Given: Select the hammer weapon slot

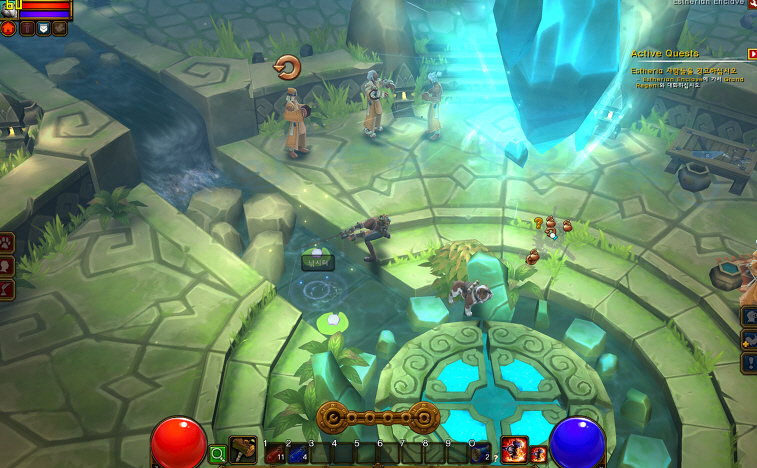Looking at the screenshot, I should [243, 451].
